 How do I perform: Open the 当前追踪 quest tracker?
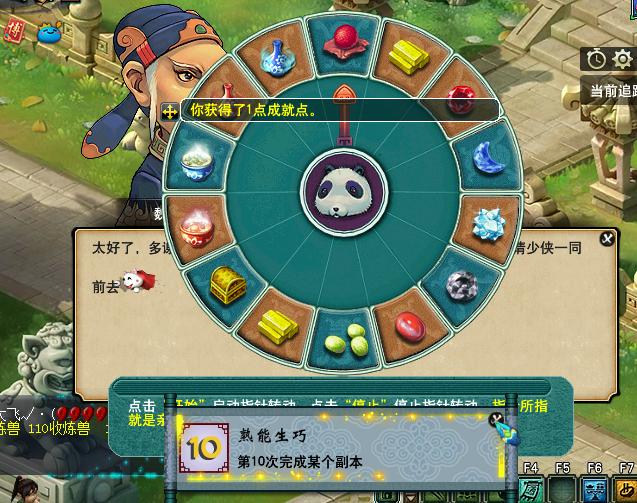[612, 91]
